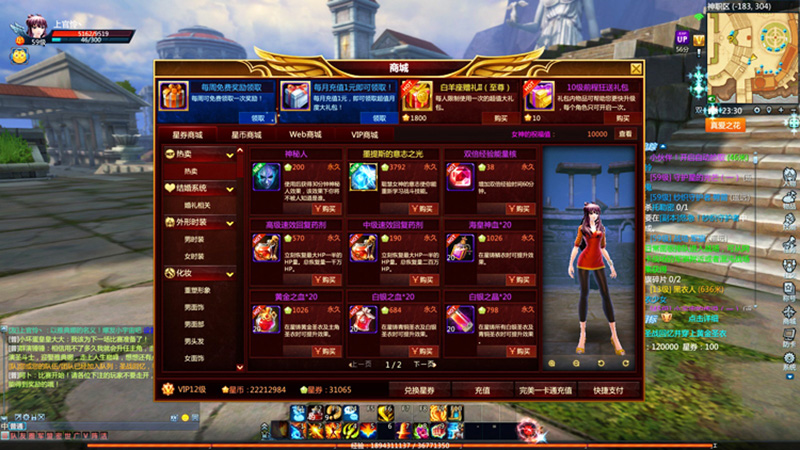The image size is (800, 450).
Task: Click the 完美一卡通充值 button
Action: (544, 388)
